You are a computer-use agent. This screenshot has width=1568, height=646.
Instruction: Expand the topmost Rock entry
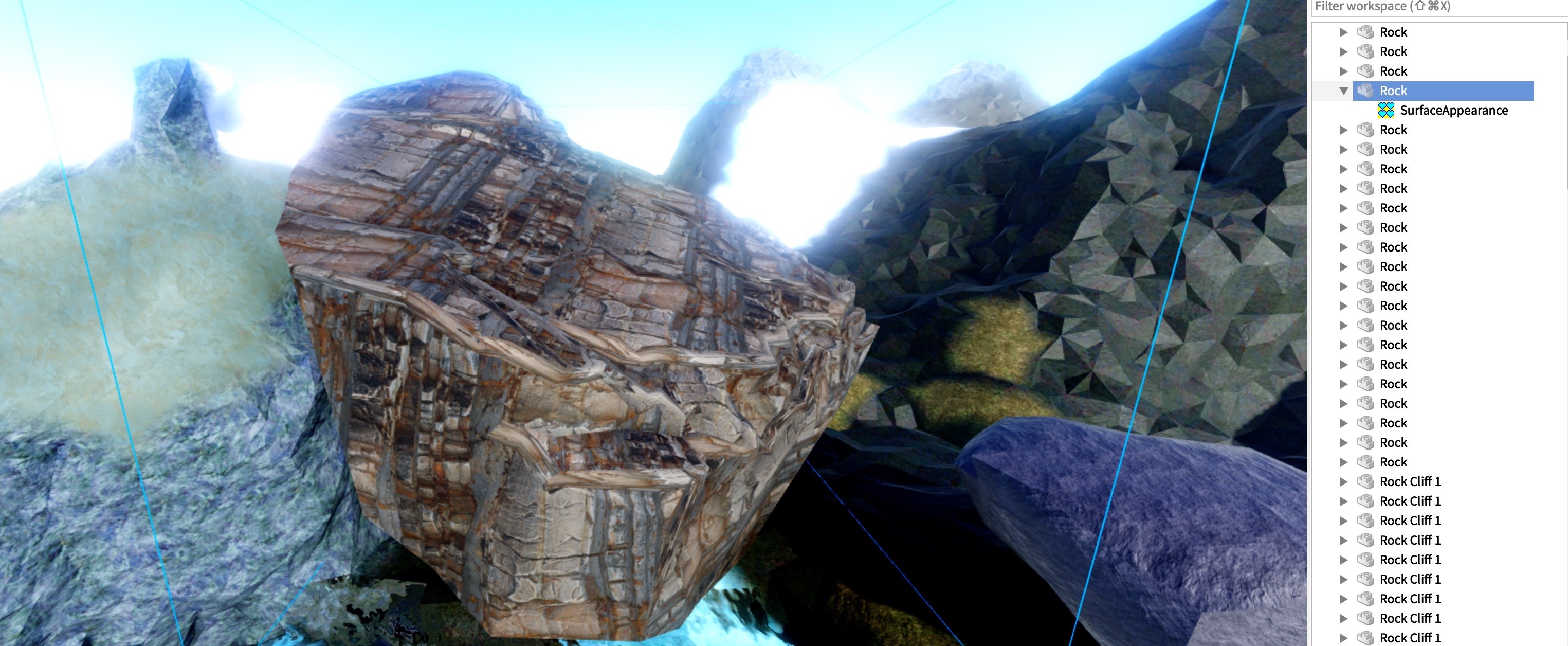(1343, 32)
